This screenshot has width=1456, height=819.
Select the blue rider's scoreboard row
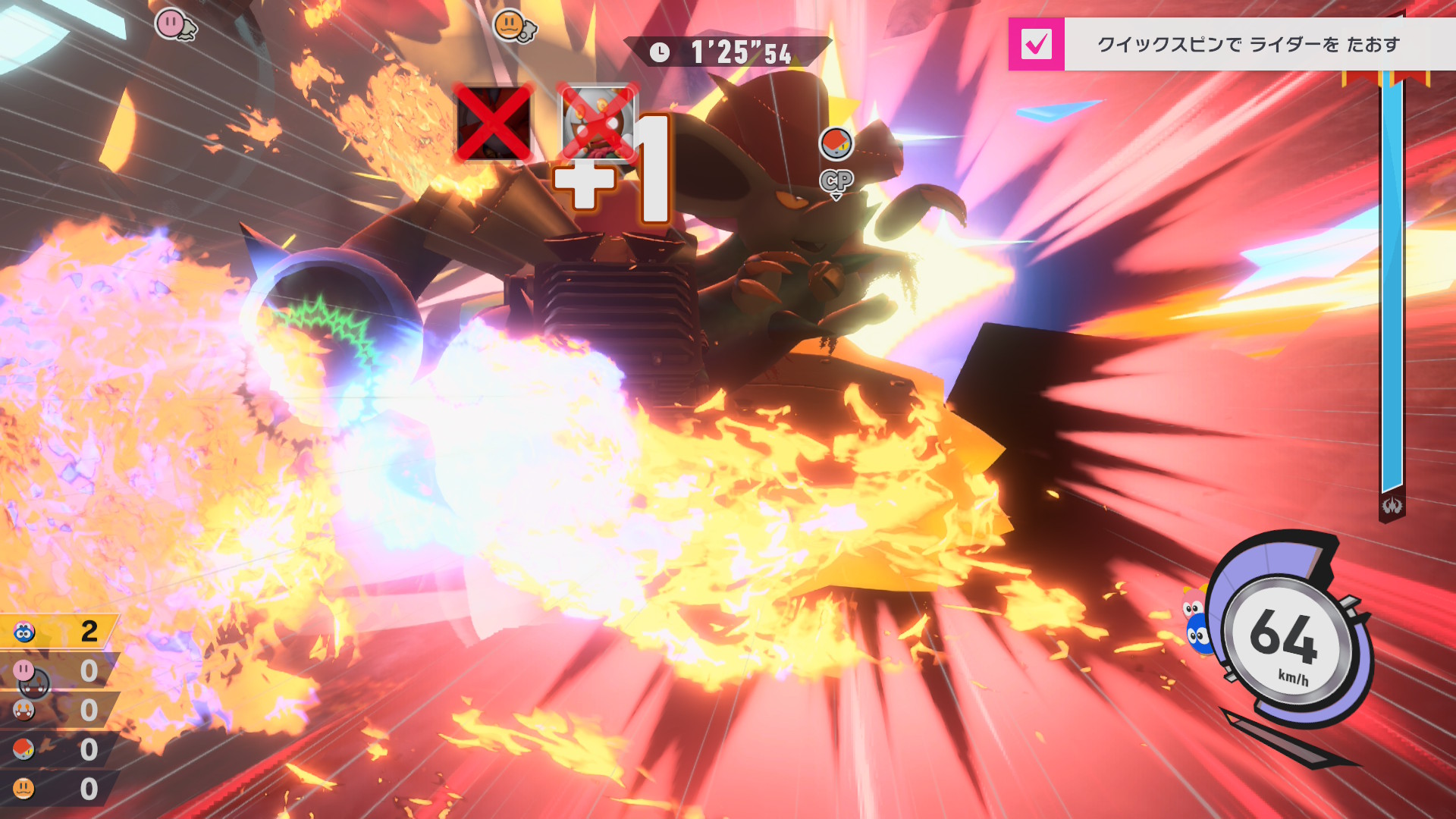[x=59, y=631]
